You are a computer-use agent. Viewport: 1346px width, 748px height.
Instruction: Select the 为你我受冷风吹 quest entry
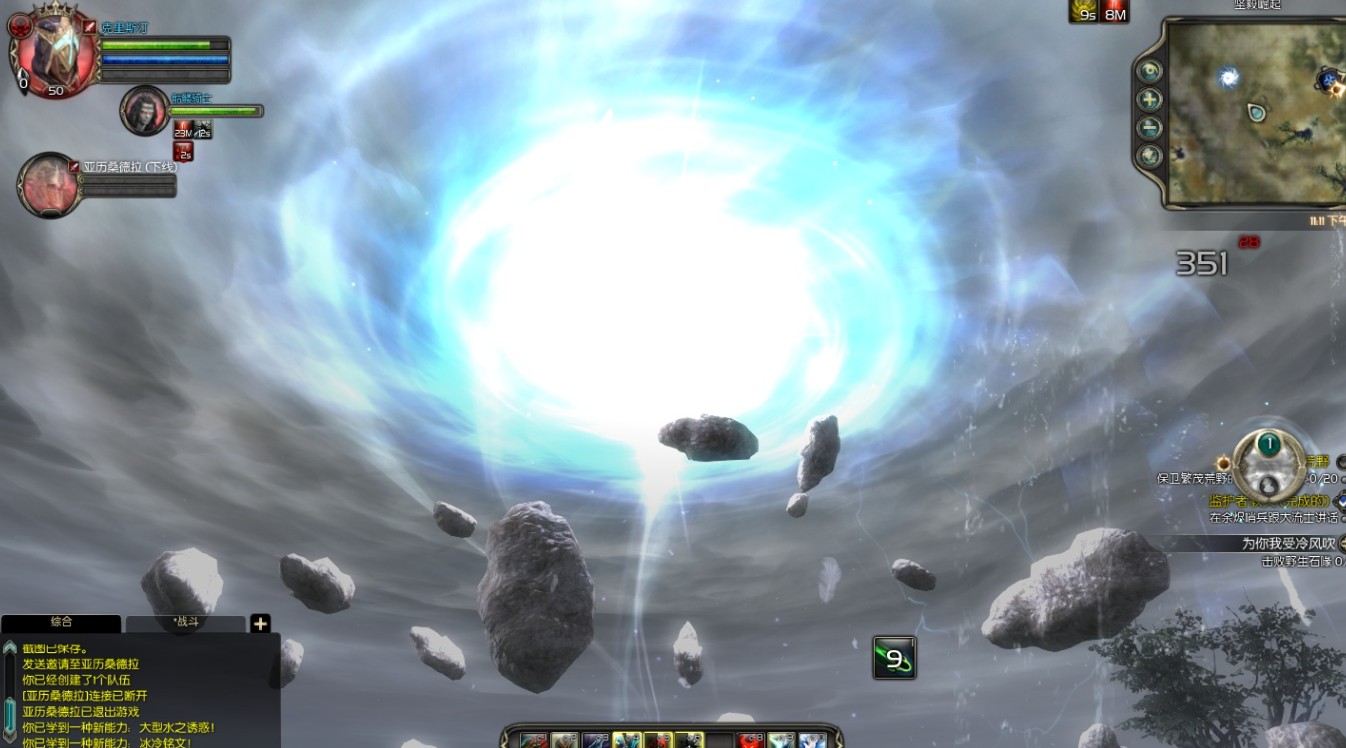1289,544
